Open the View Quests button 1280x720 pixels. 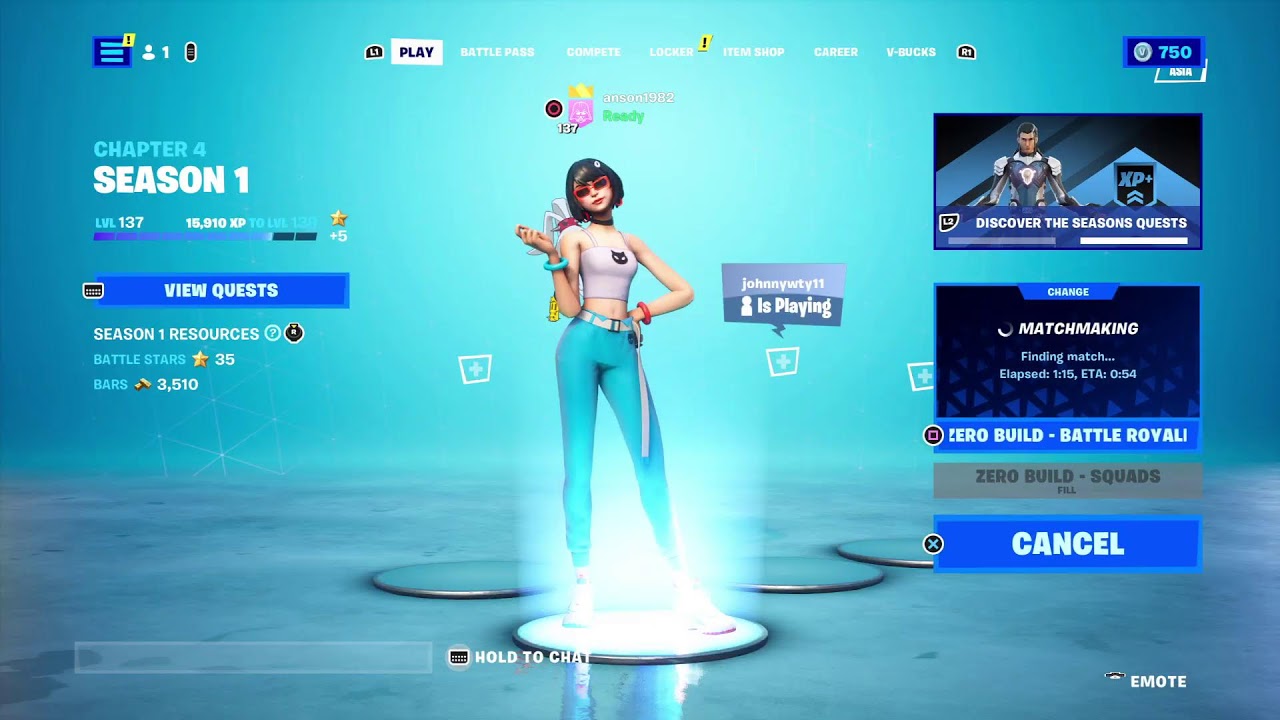click(221, 290)
